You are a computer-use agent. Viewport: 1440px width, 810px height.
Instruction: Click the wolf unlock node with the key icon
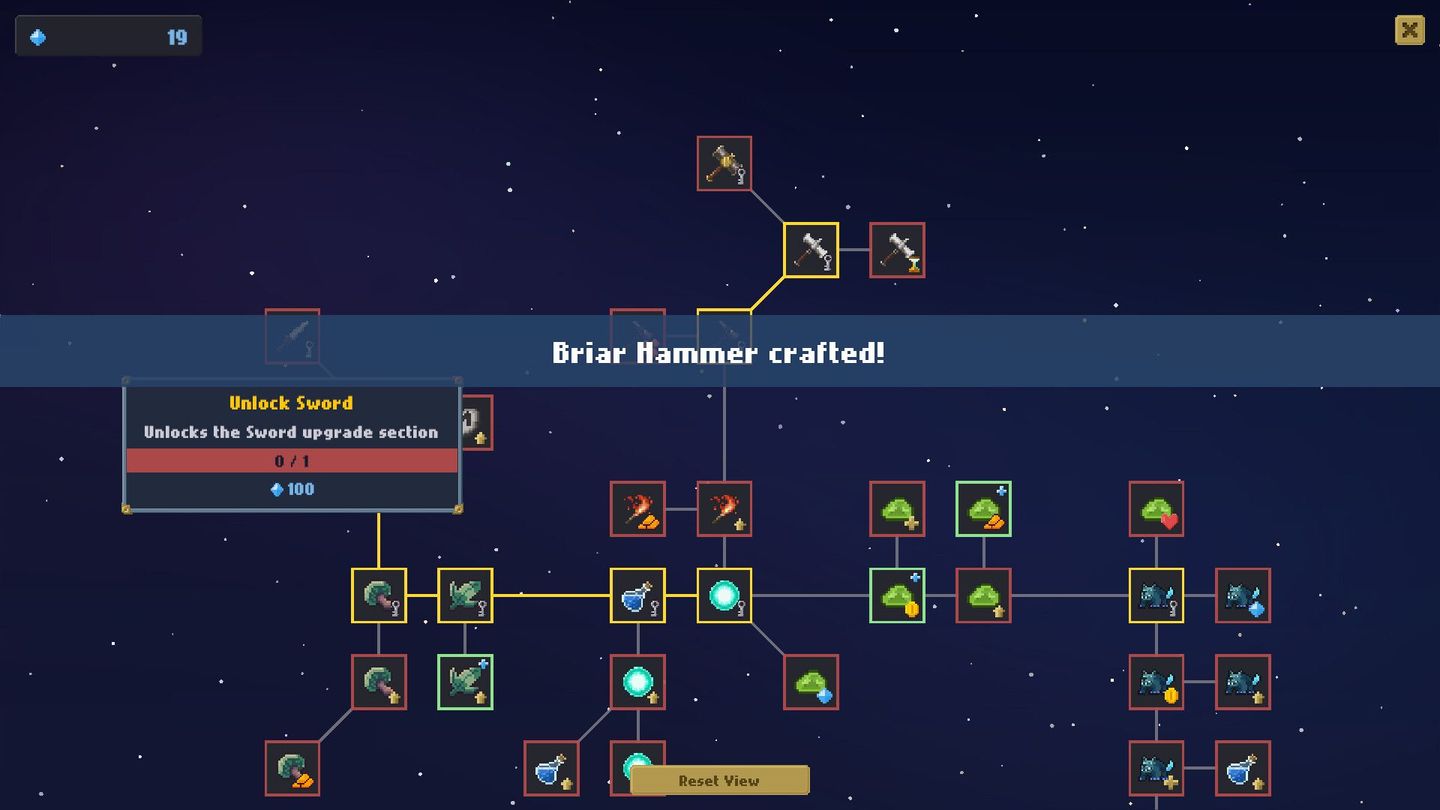[1155, 595]
